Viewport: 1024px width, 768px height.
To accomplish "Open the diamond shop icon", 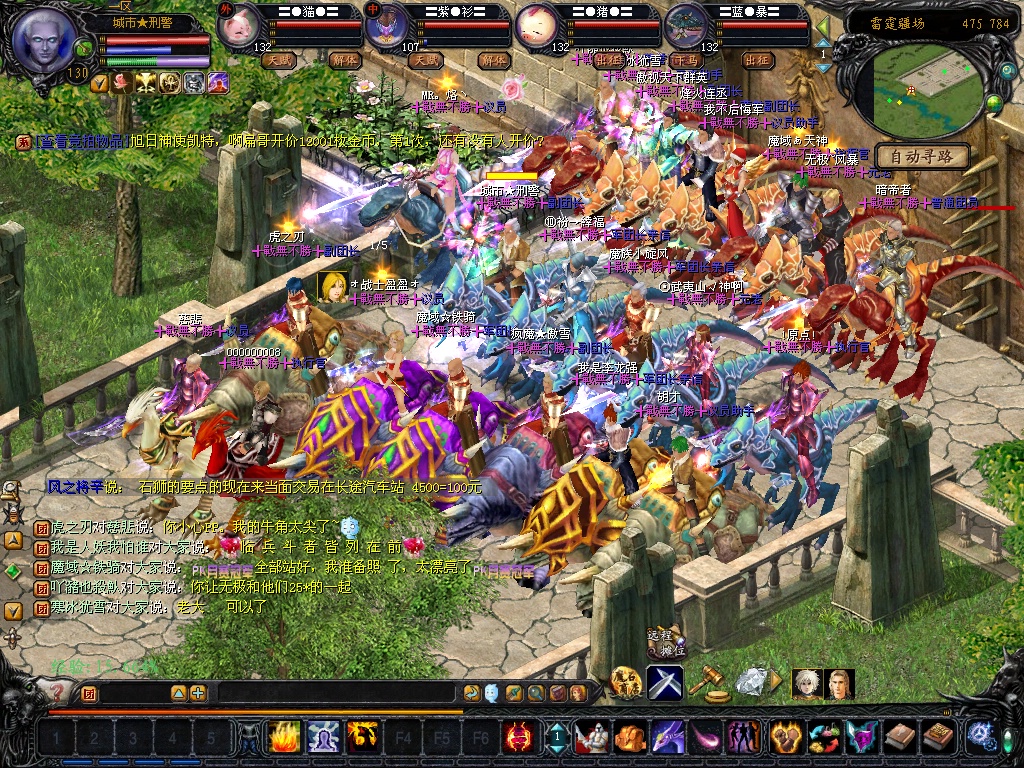I will pyautogui.click(x=750, y=682).
